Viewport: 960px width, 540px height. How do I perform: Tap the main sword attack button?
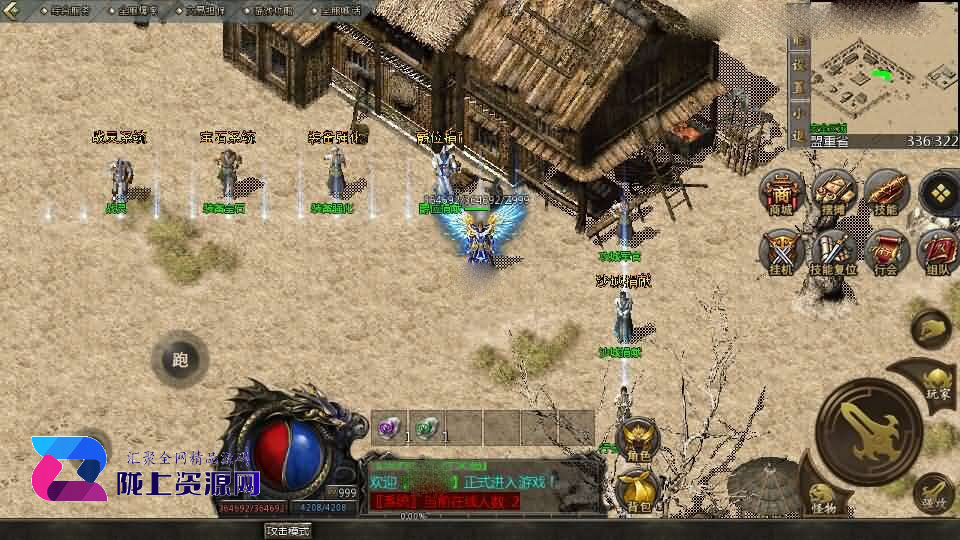coord(868,431)
